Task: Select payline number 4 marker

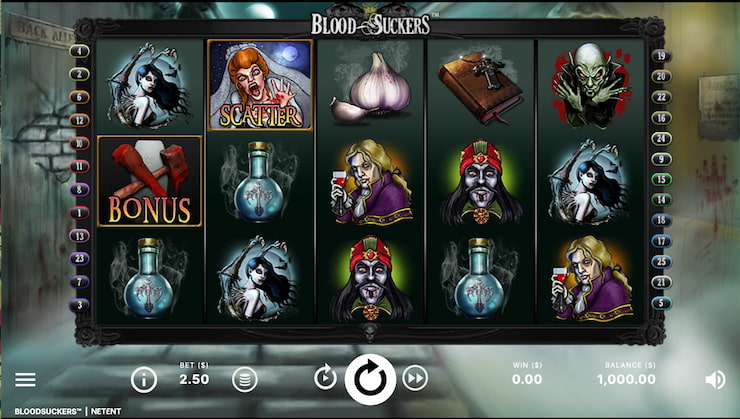Action: (79, 51)
